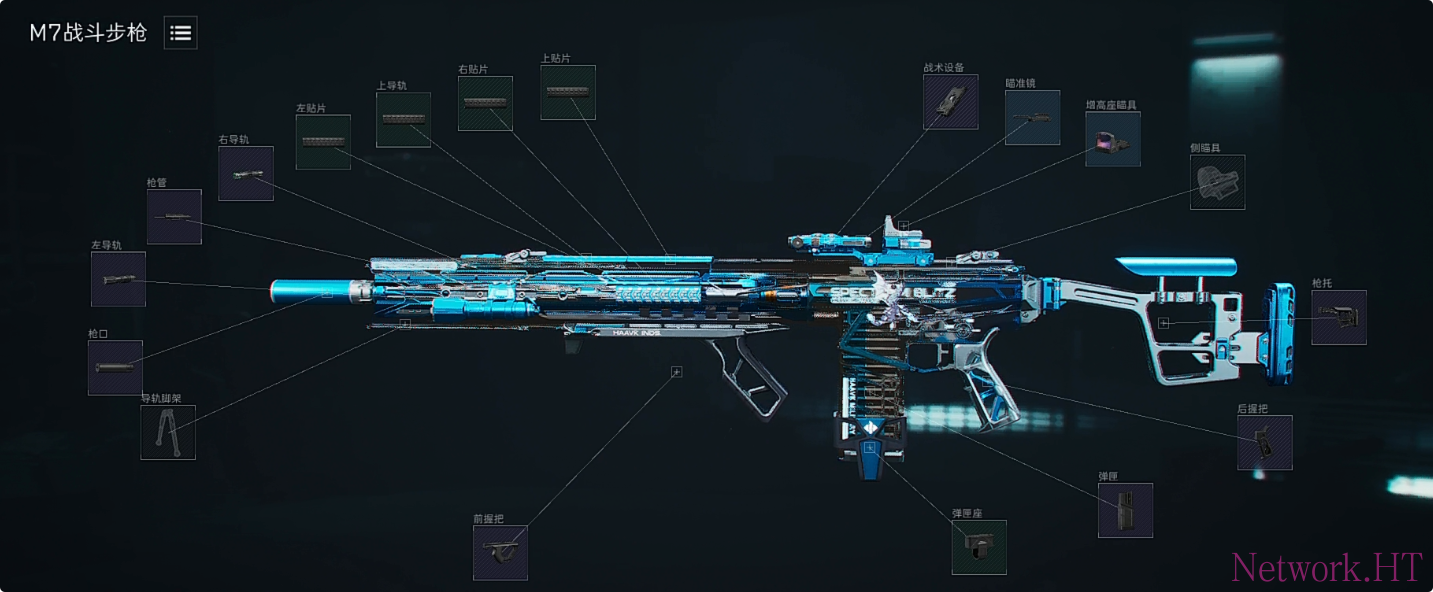Open the 左导轨 left rail slot
Image resolution: width=1433 pixels, height=592 pixels.
[x=118, y=279]
